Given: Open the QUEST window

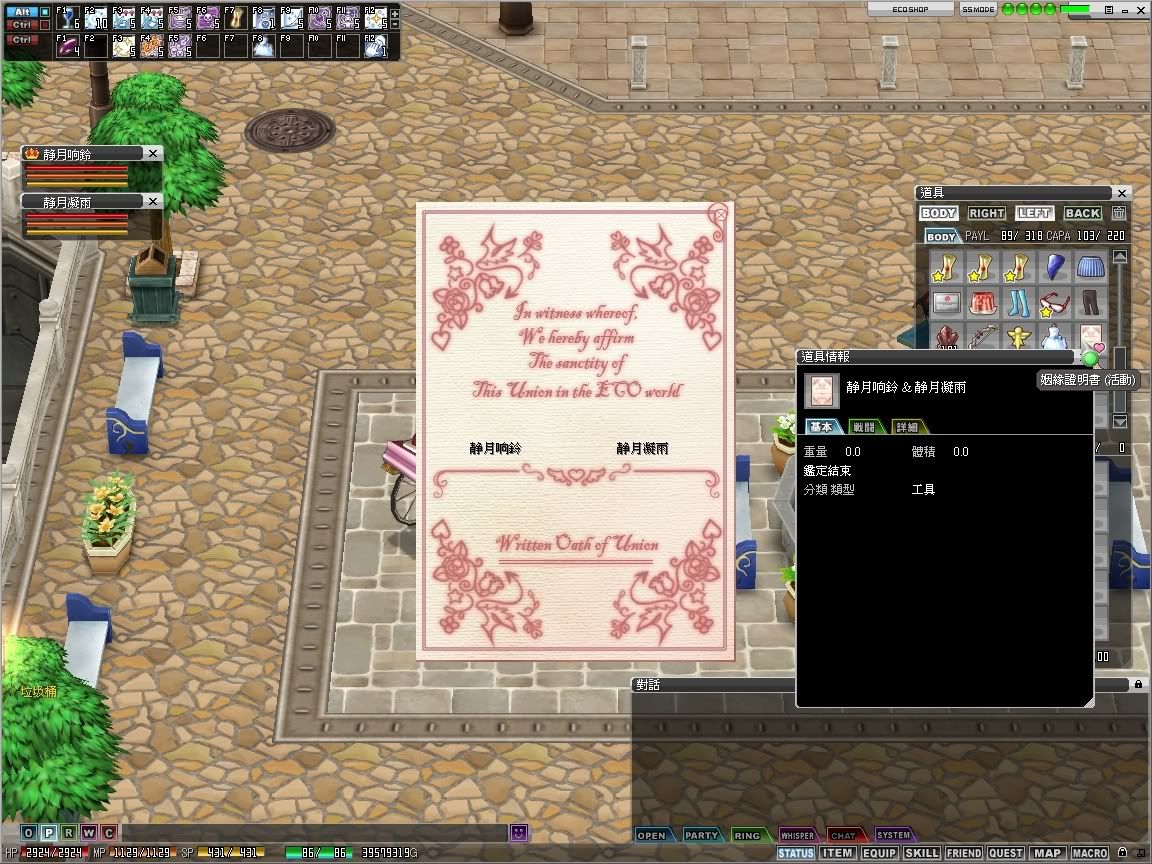Looking at the screenshot, I should pos(1005,853).
